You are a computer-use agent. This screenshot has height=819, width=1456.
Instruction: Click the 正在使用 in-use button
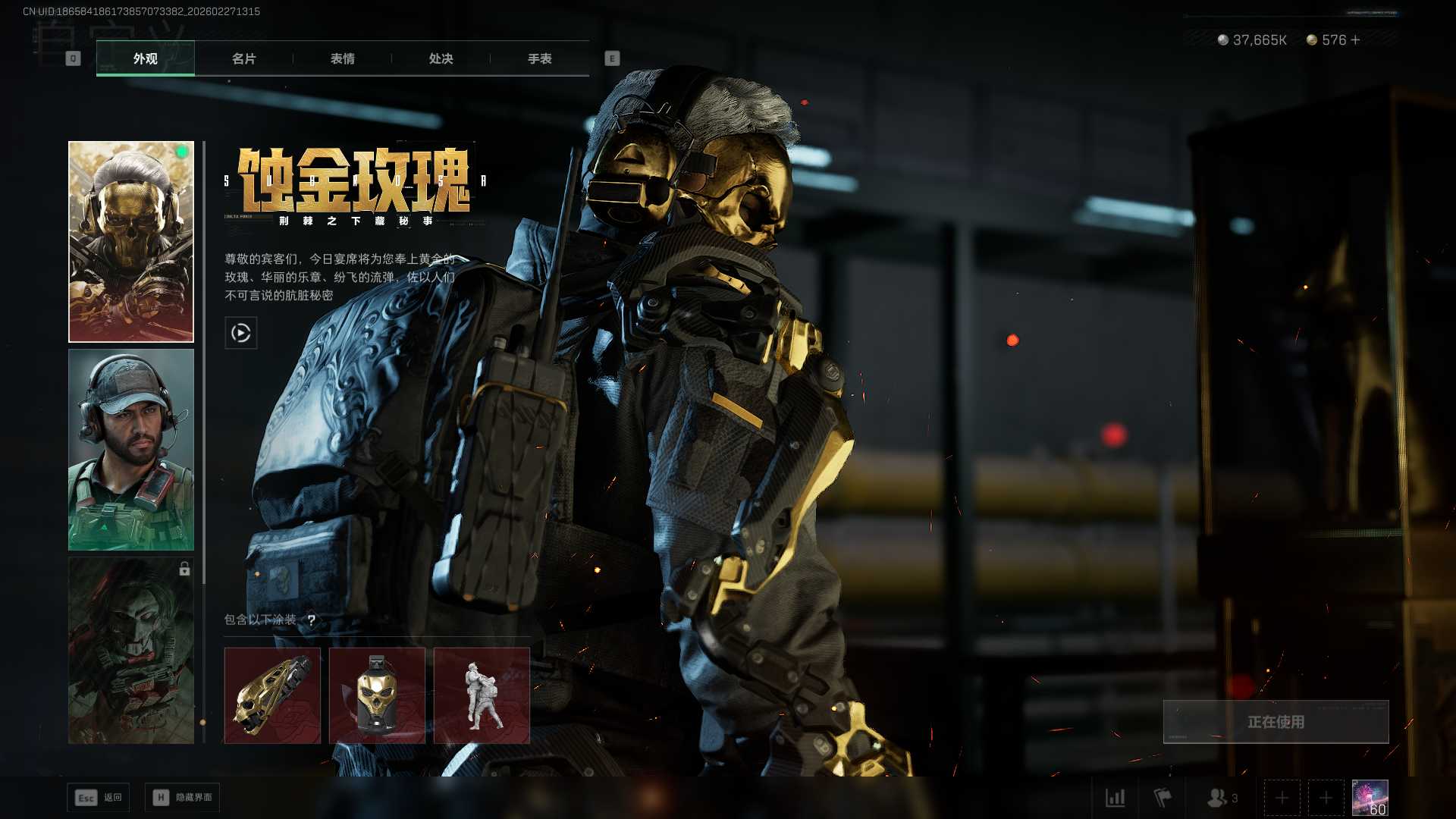click(x=1276, y=722)
